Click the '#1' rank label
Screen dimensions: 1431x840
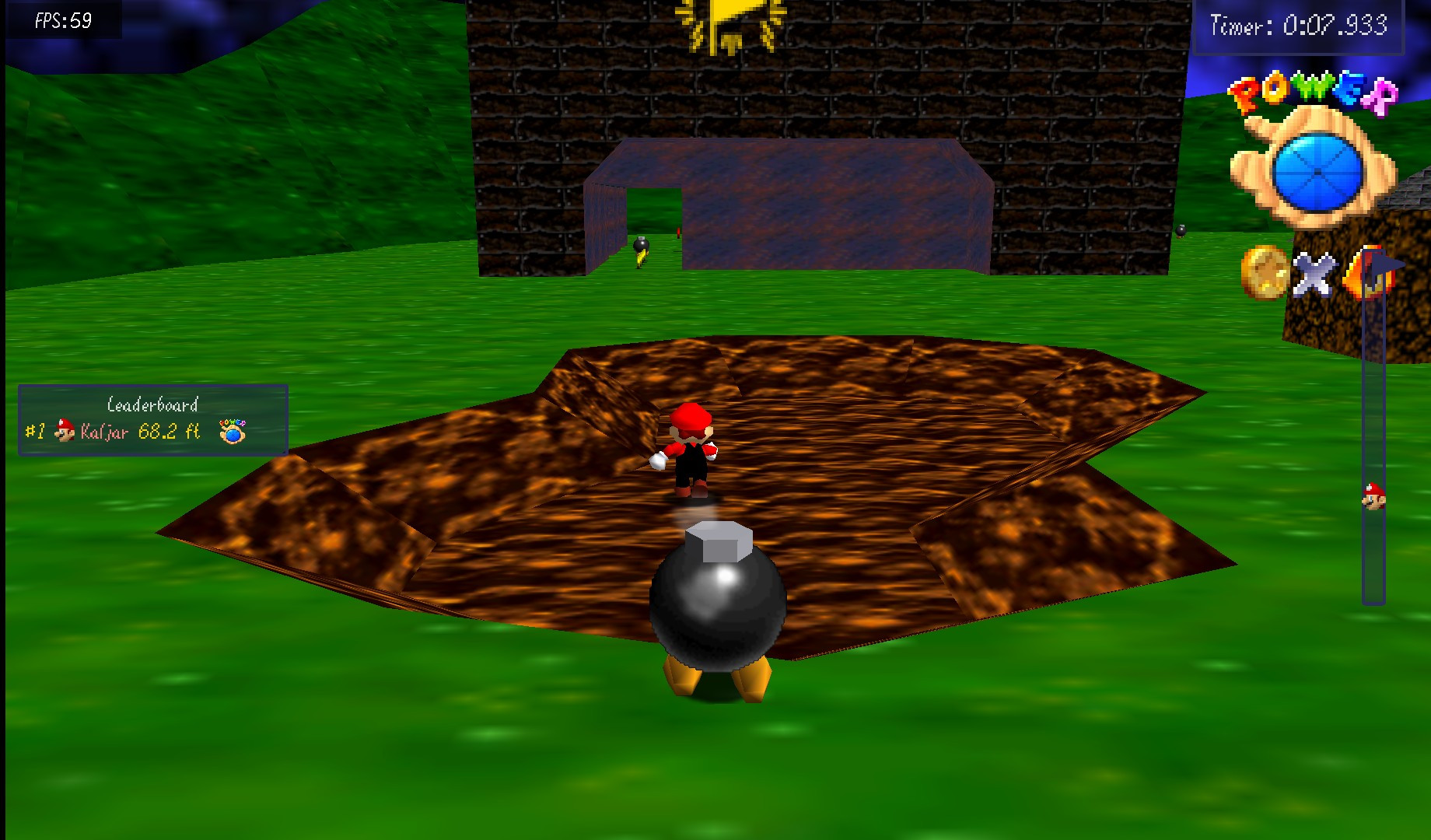click(35, 432)
